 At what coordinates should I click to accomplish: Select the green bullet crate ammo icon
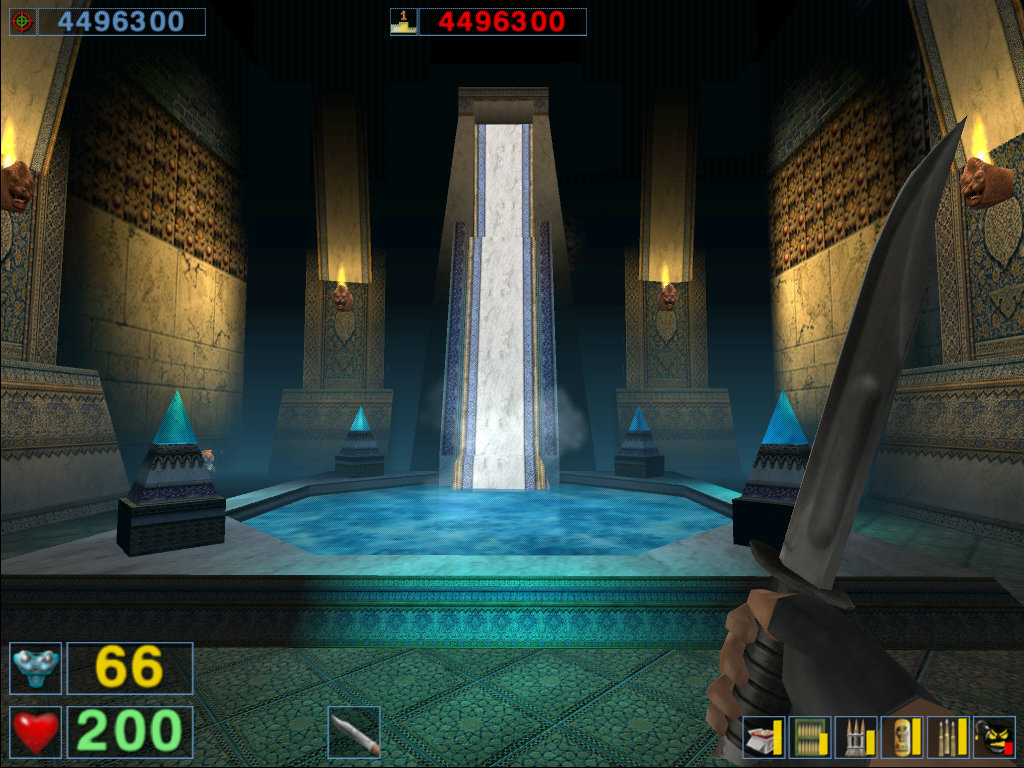tap(810, 738)
